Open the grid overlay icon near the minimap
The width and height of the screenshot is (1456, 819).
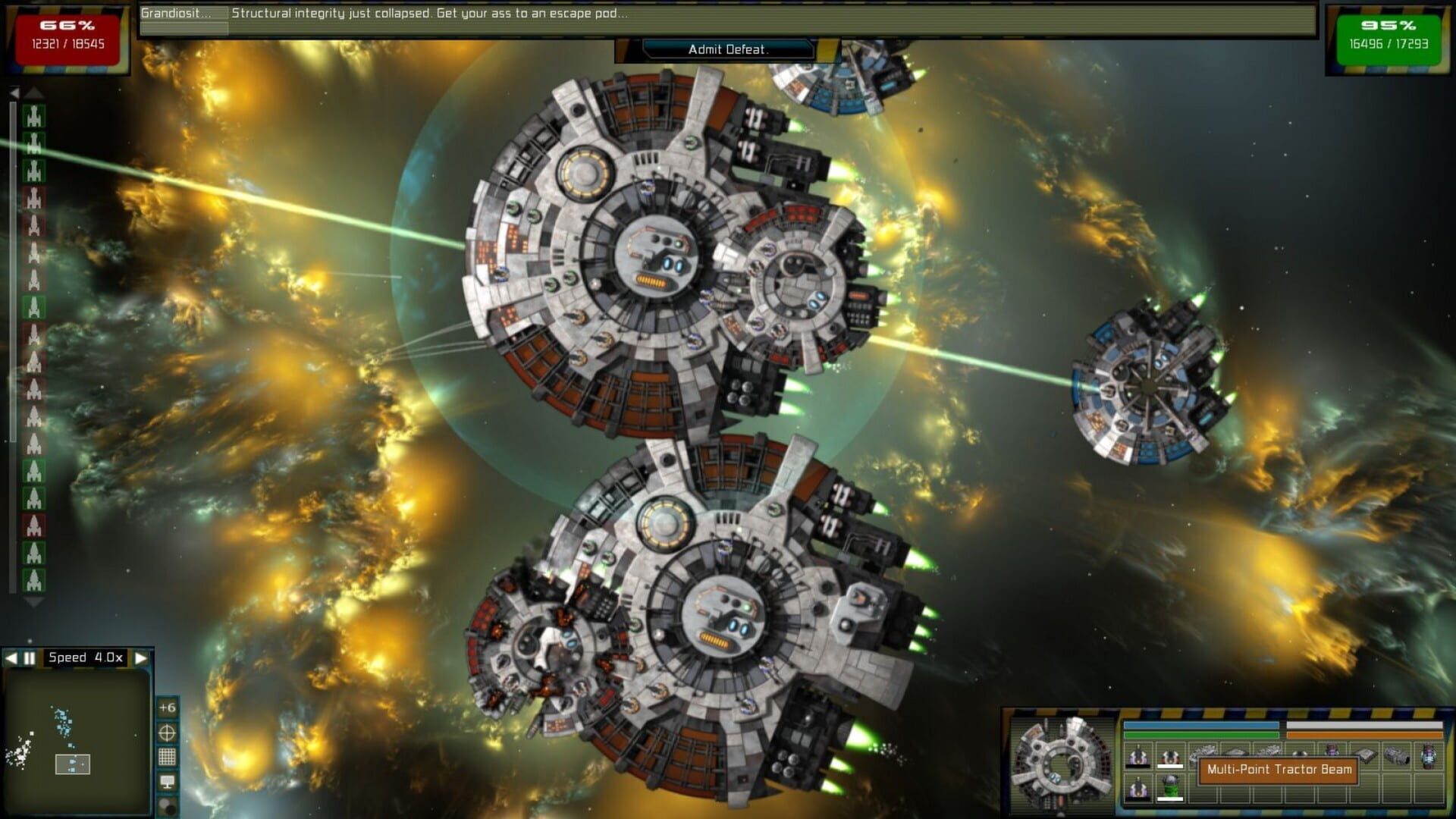coord(167,755)
